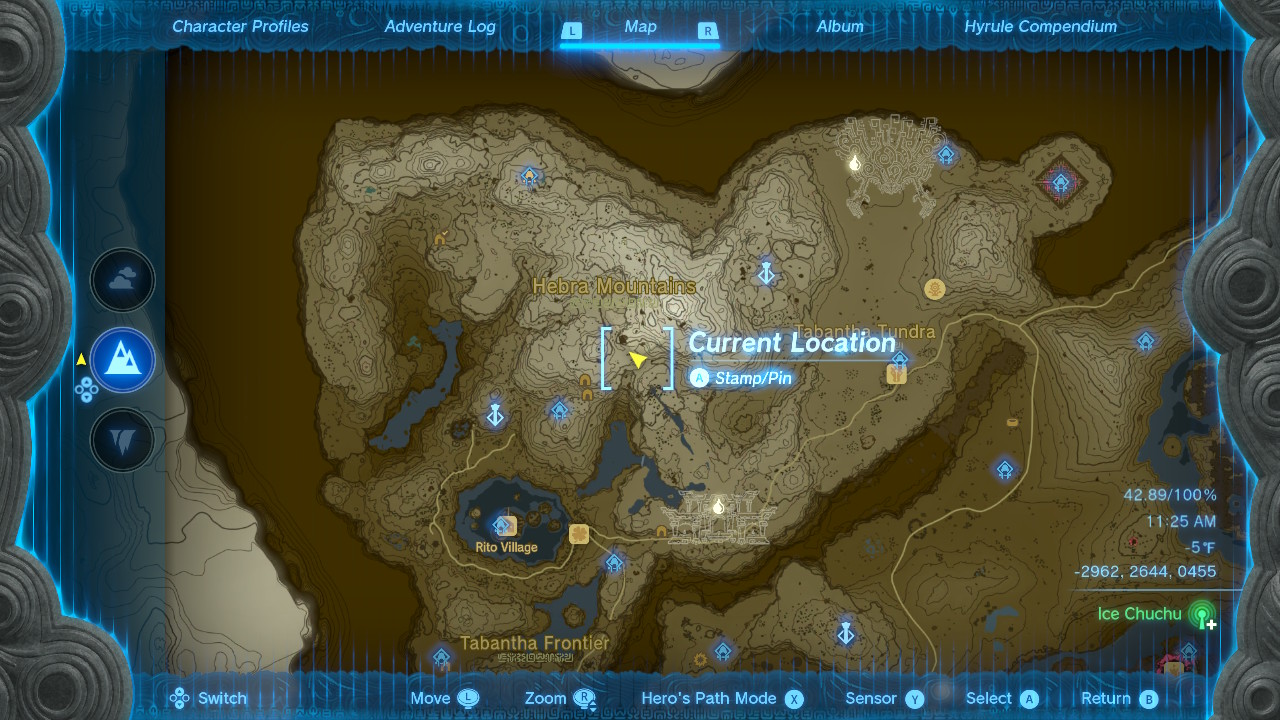
Task: Open the Adventure Log tab
Action: (x=439, y=27)
